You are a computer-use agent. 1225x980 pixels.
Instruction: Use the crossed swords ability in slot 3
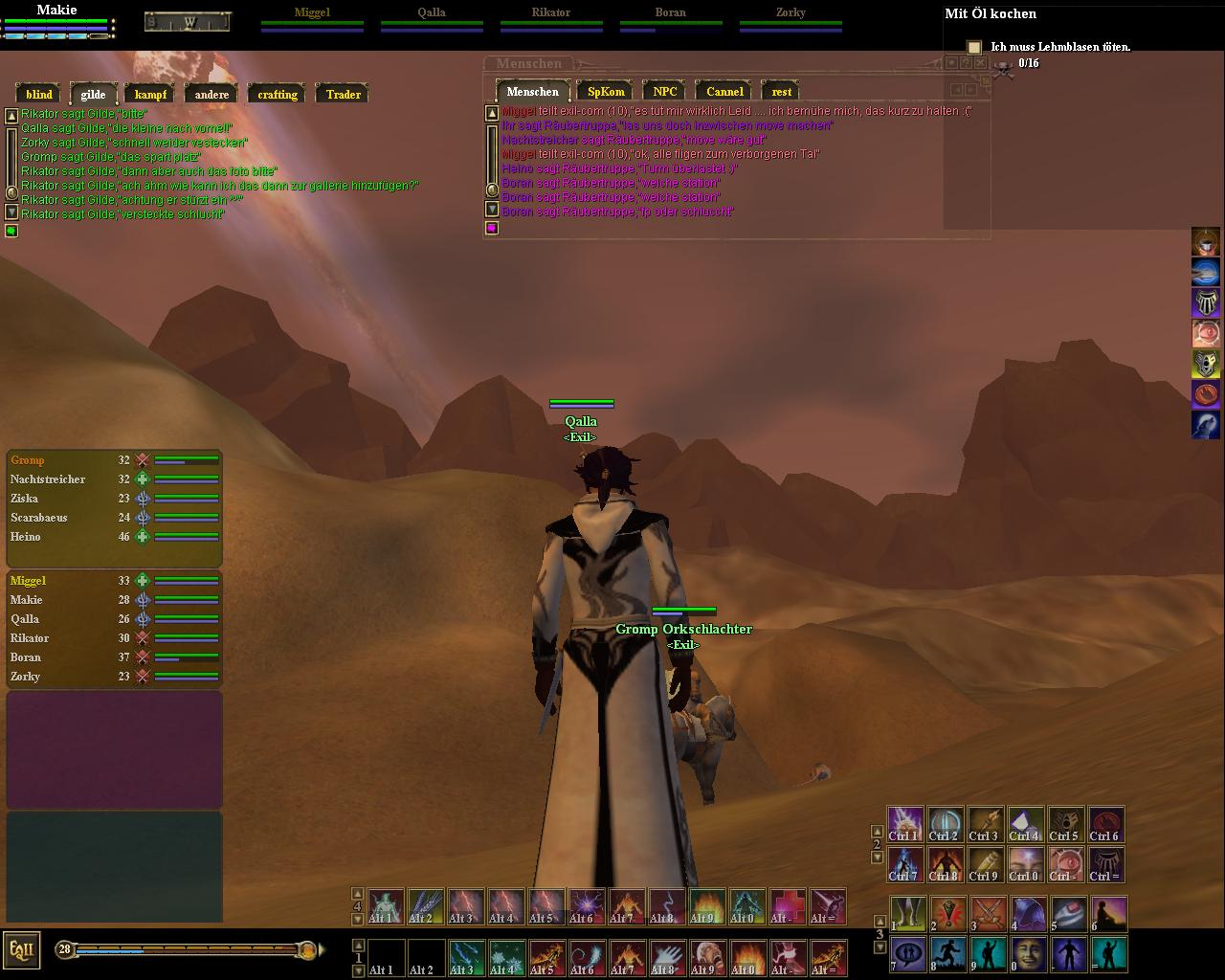(988, 914)
